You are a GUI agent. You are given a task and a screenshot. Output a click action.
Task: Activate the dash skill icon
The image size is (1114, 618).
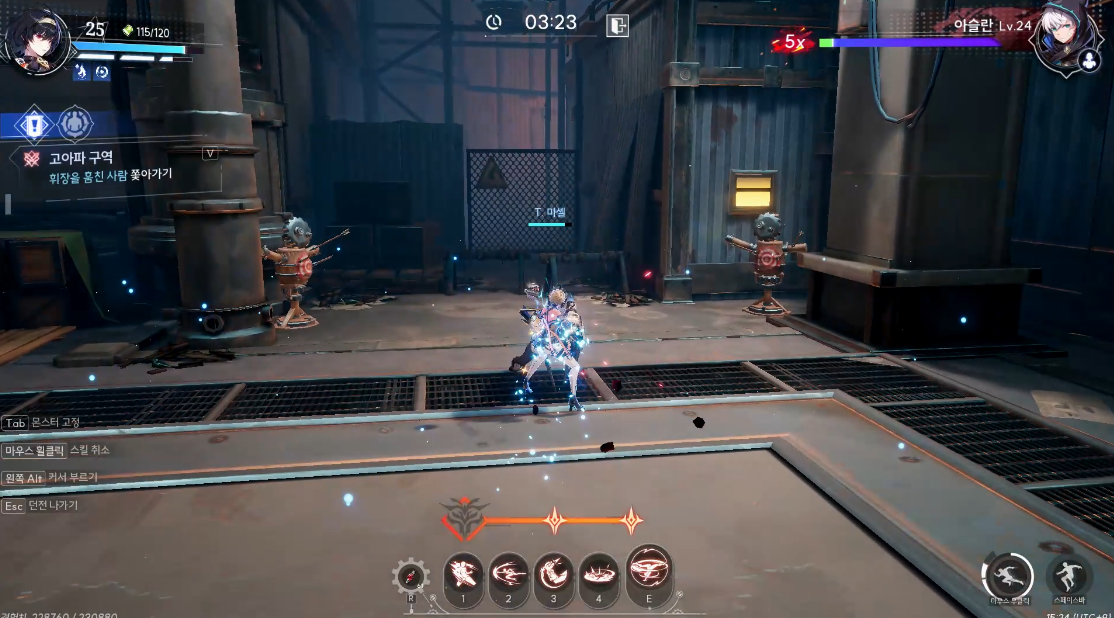click(x=1008, y=576)
